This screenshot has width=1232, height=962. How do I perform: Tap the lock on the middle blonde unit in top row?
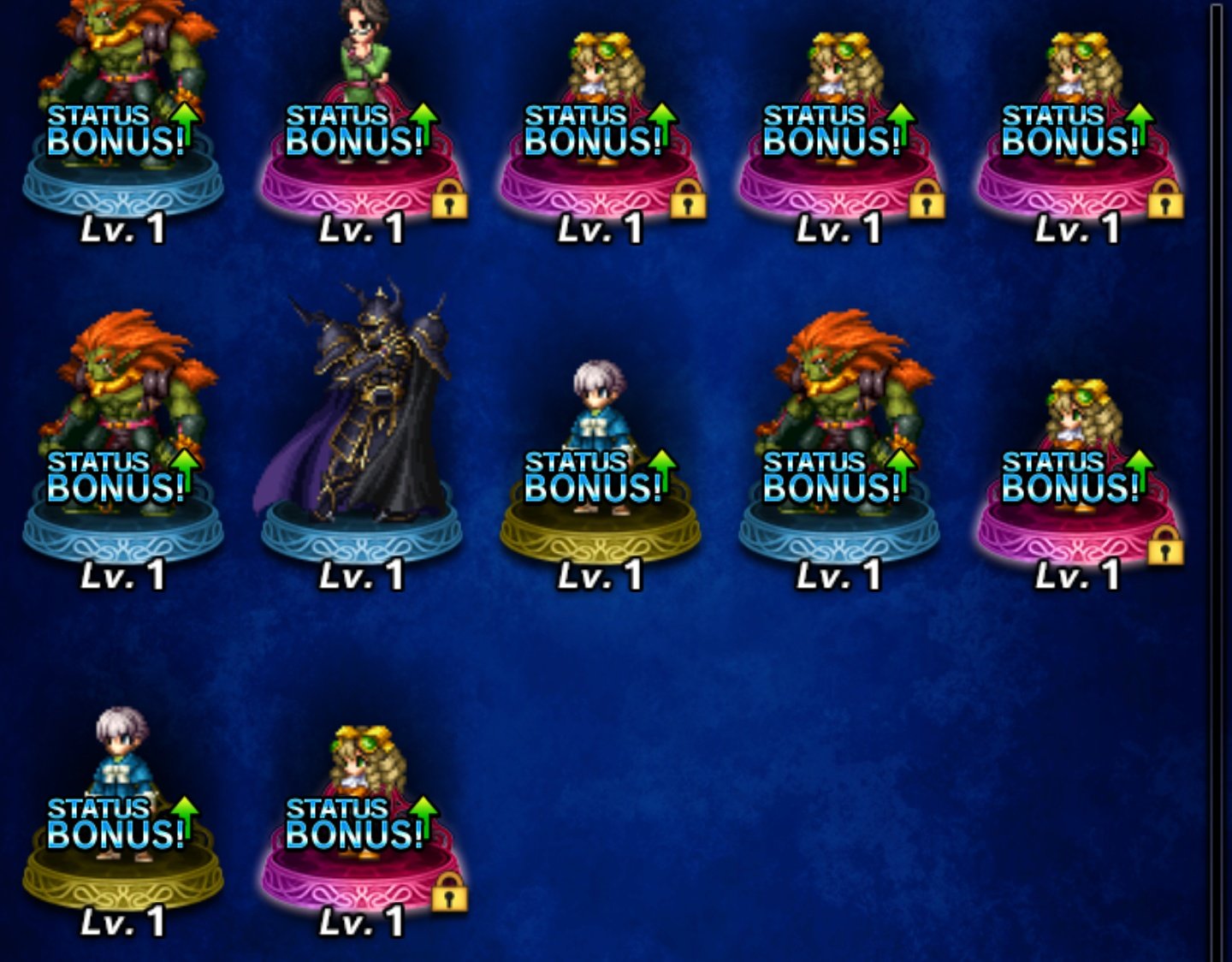[x=927, y=203]
